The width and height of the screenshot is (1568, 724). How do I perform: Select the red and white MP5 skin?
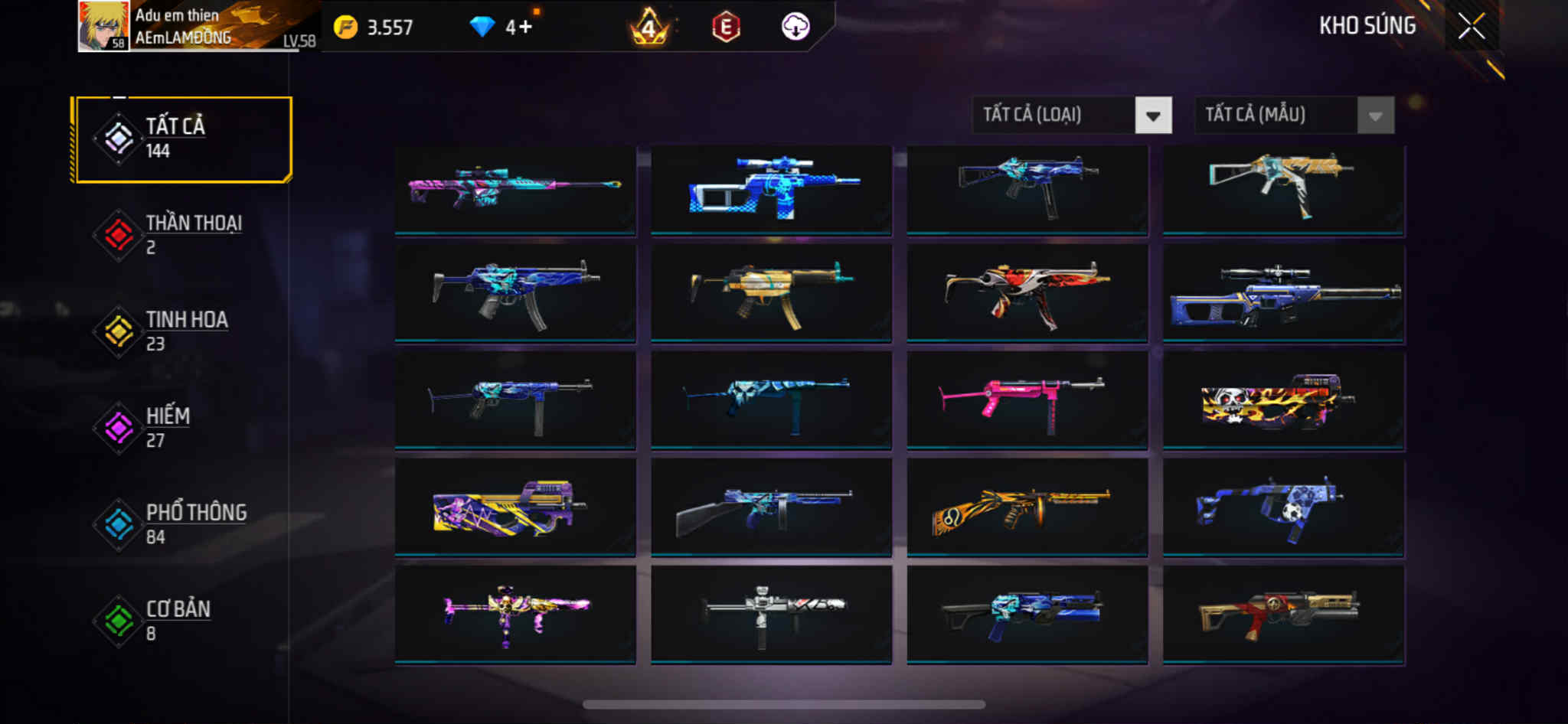click(1027, 293)
